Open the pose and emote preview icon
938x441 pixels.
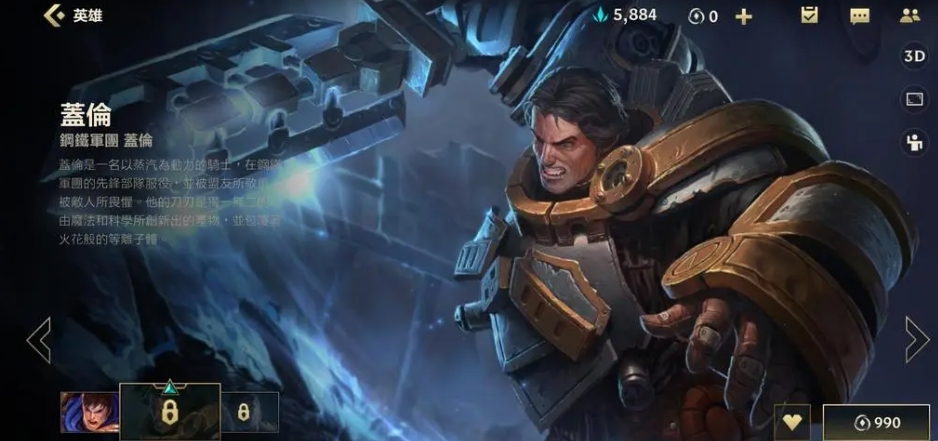913,142
